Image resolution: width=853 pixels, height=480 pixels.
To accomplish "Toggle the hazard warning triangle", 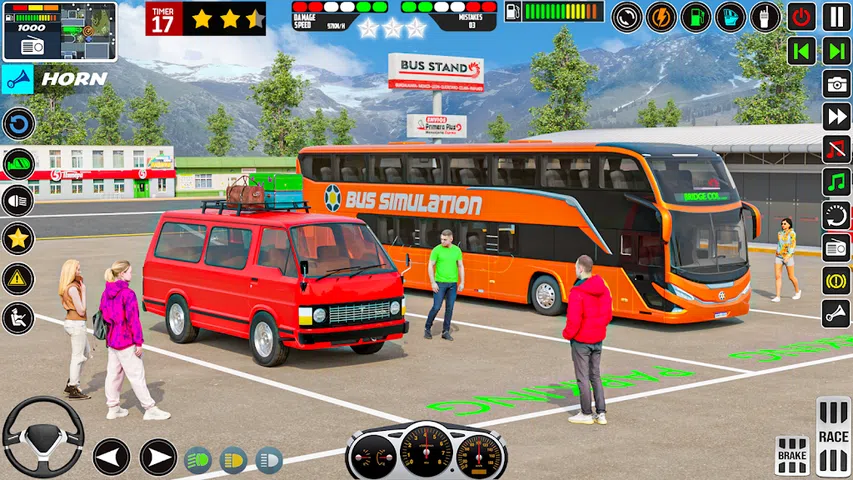I will coord(18,279).
